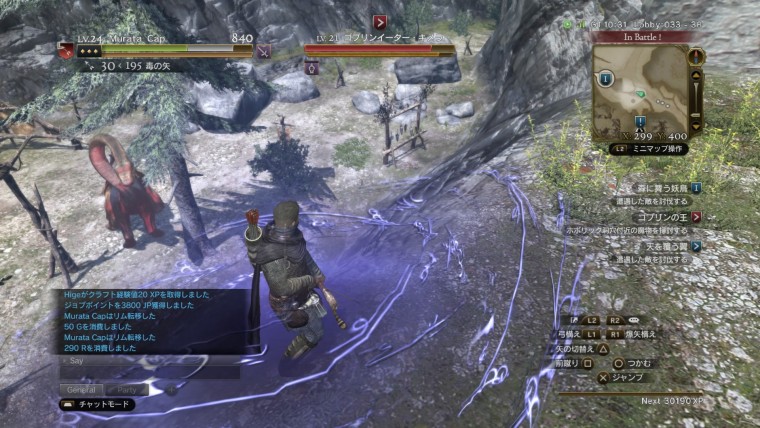Switch to the General chat tab
760x428 pixels.
pyautogui.click(x=80, y=389)
